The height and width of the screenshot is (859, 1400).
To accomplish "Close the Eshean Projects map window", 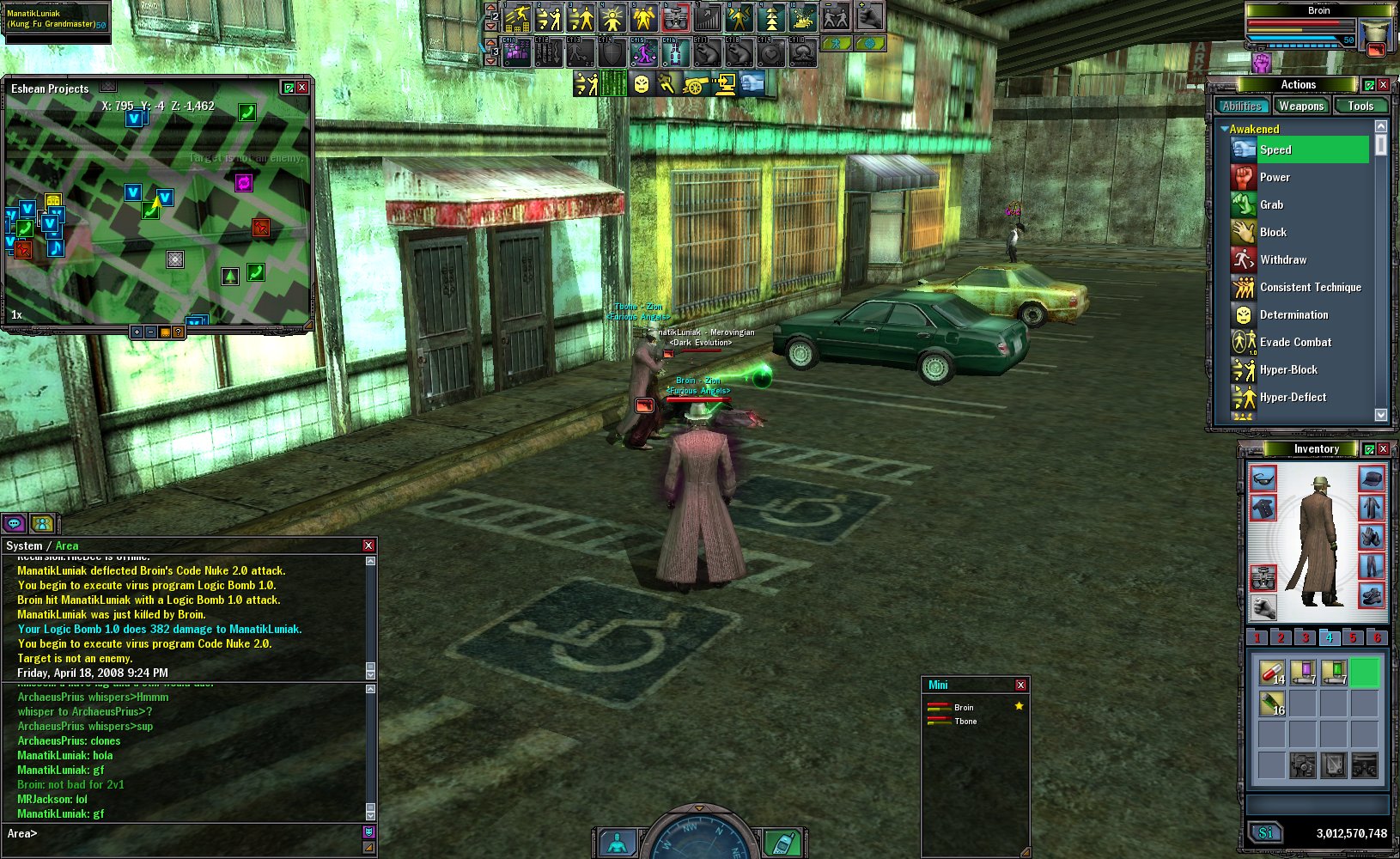I will 302,88.
